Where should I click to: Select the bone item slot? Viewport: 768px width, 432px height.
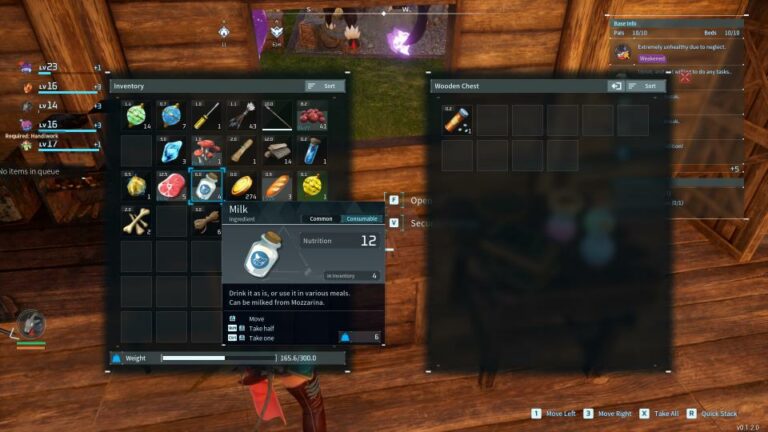(136, 220)
